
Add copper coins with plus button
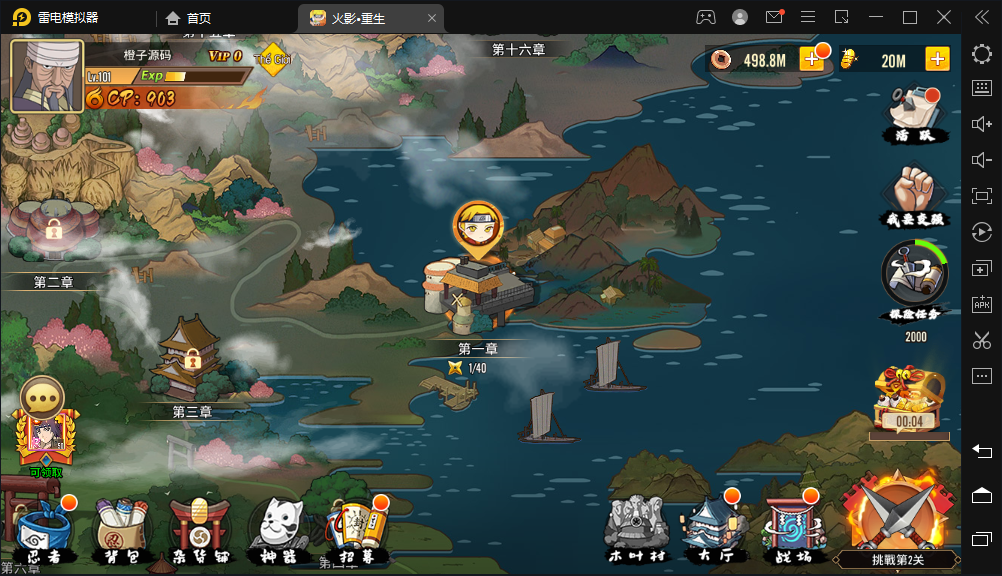pyautogui.click(x=812, y=60)
